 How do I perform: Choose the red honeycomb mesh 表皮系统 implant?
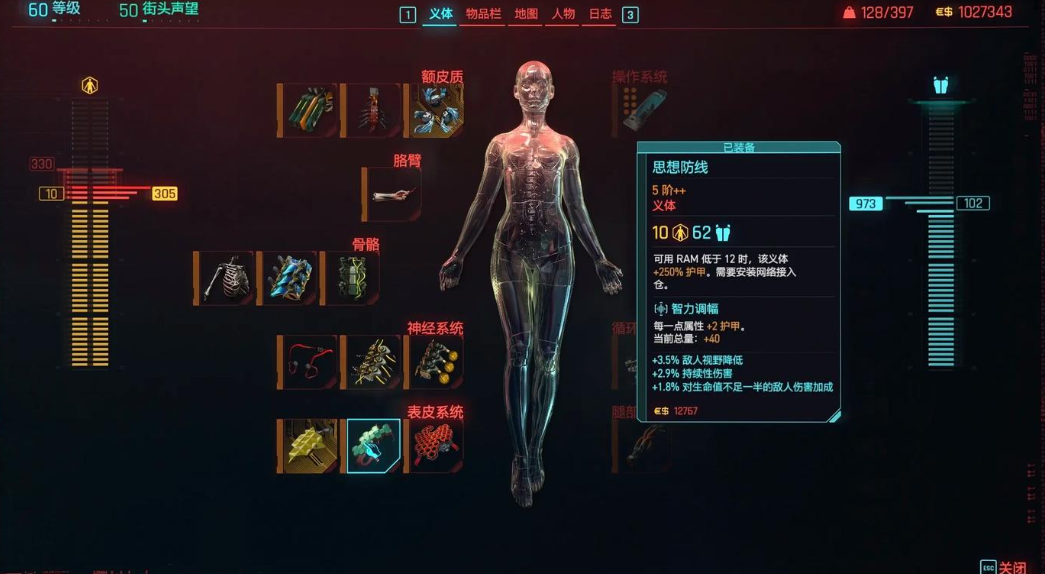[x=434, y=446]
